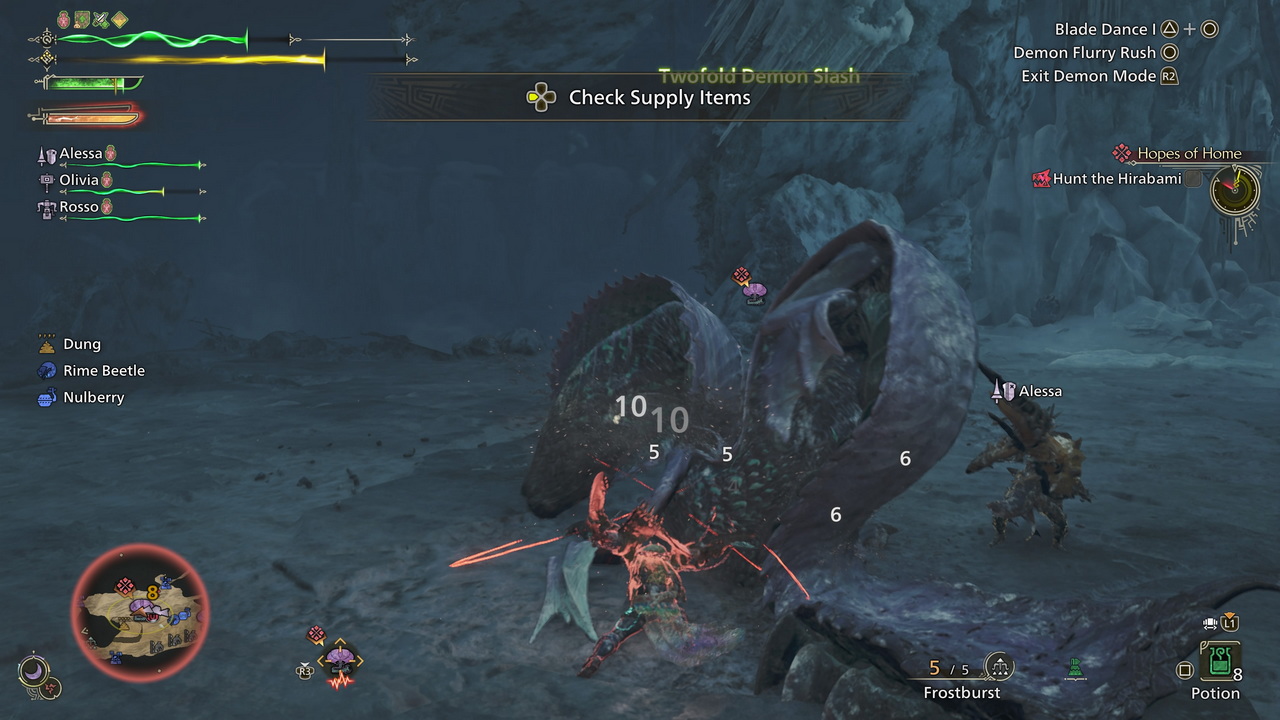The height and width of the screenshot is (720, 1280).
Task: Pick Rime Beetle from the nearby items list
Action: (104, 370)
